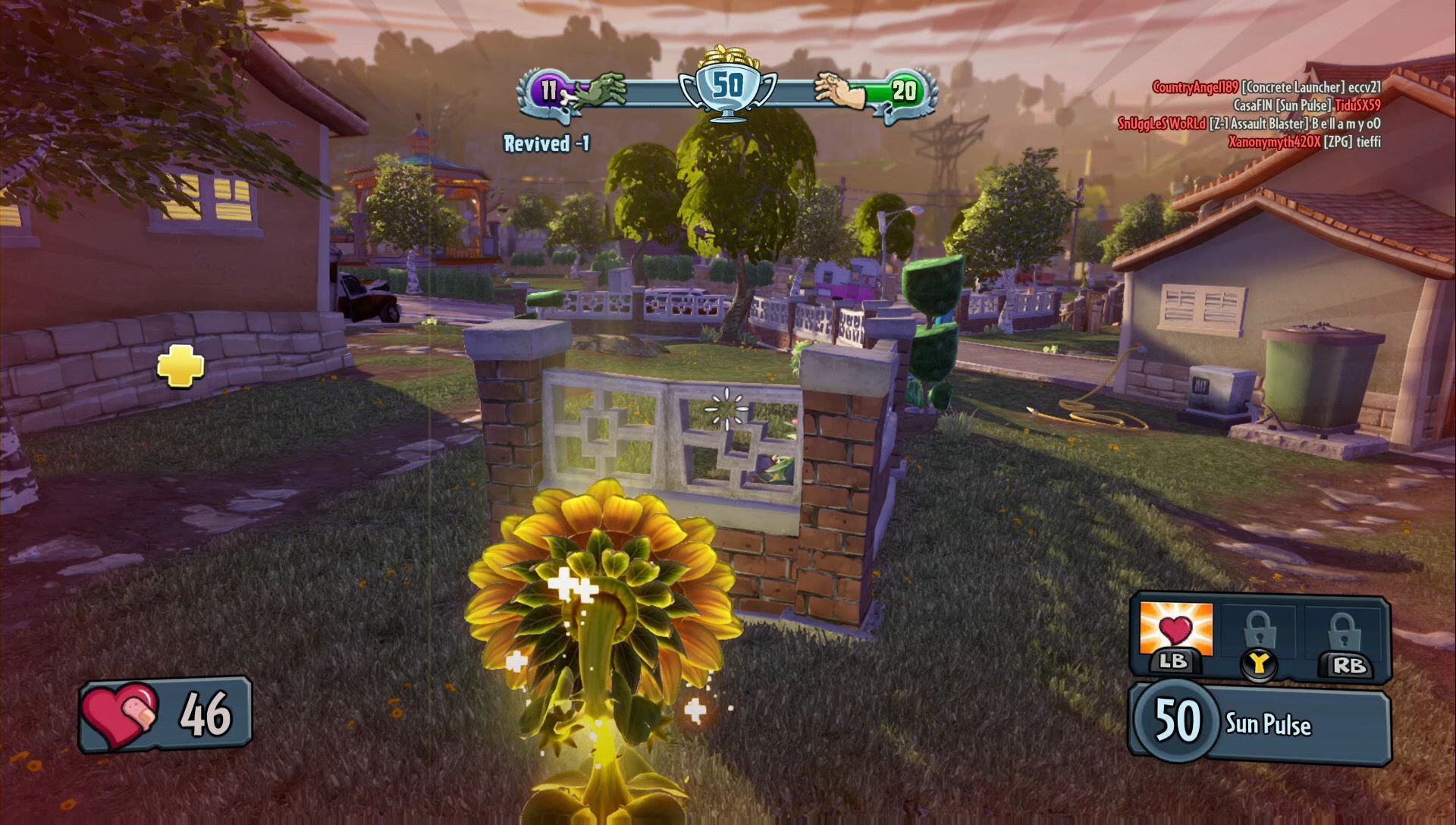
Task: Click the yellow plus heal marker
Action: click(x=180, y=367)
